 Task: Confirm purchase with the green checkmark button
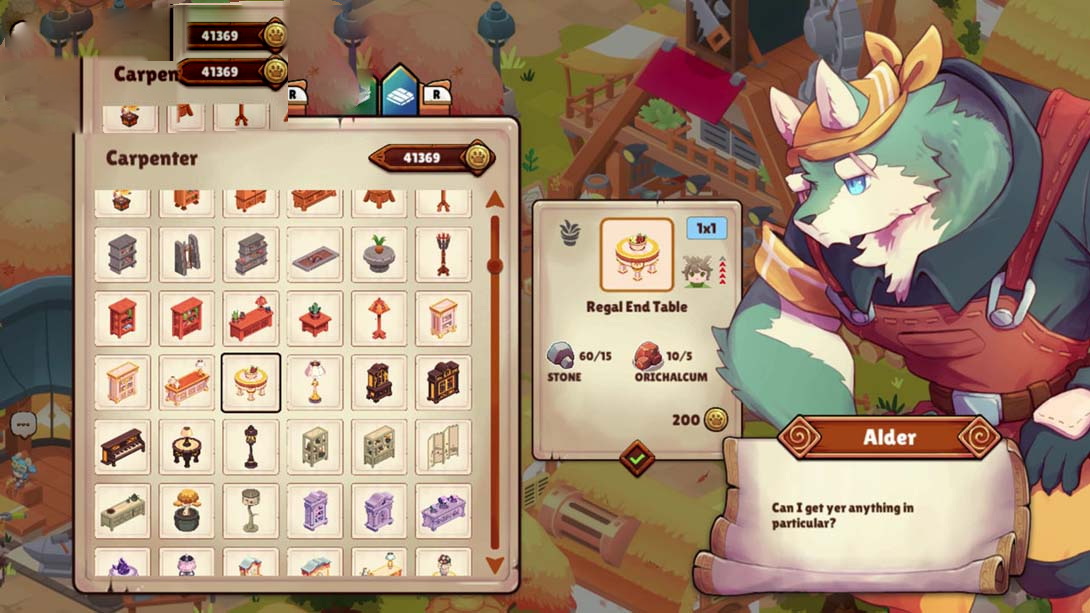[636, 459]
